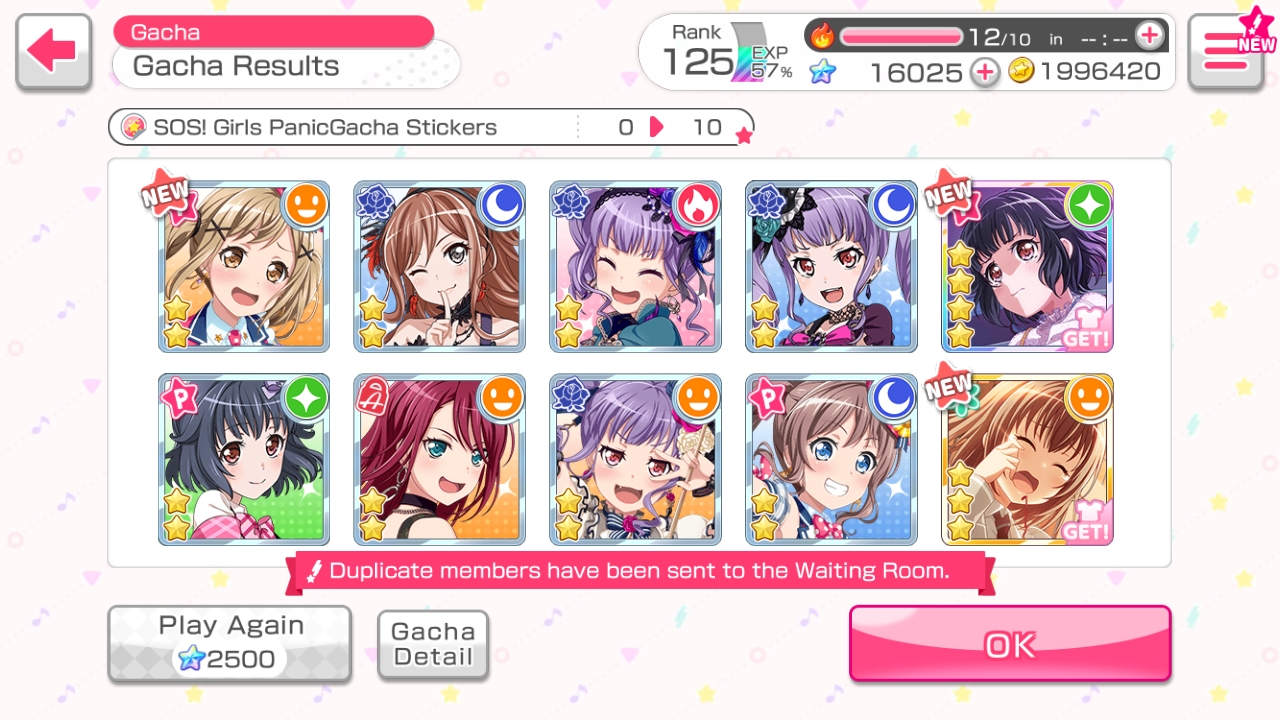Viewport: 1280px width, 720px height.
Task: Select the short black-haired girl on green card
Action: coord(244,460)
